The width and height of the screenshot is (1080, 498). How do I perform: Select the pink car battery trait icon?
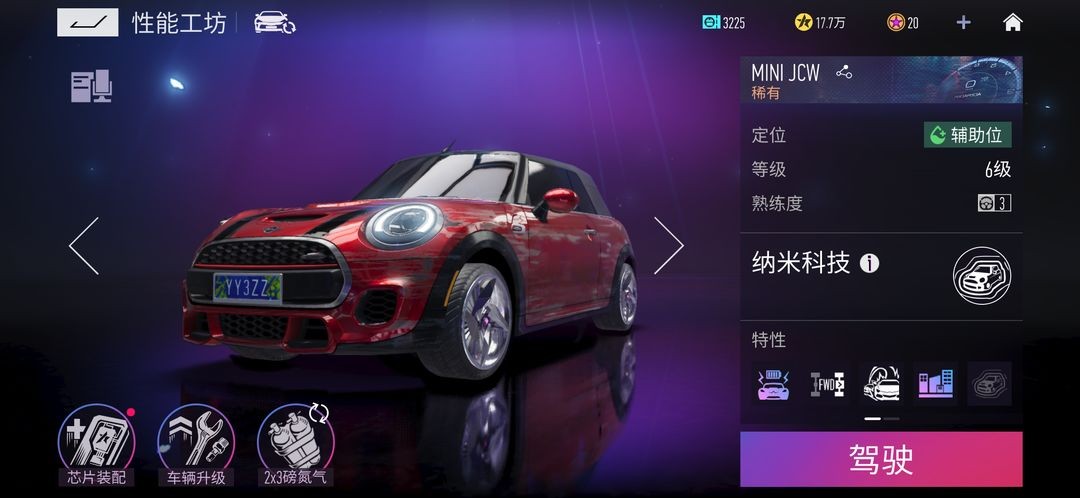[773, 383]
